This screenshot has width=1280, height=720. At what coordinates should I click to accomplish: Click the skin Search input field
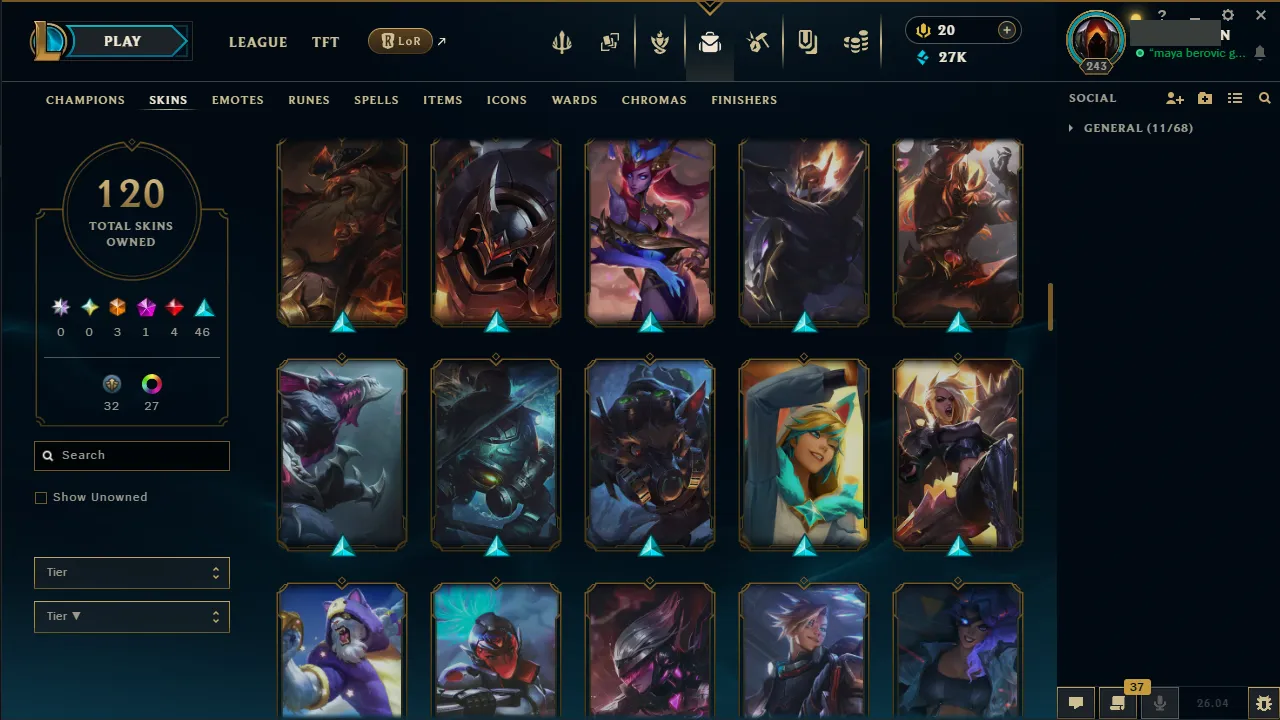click(131, 455)
